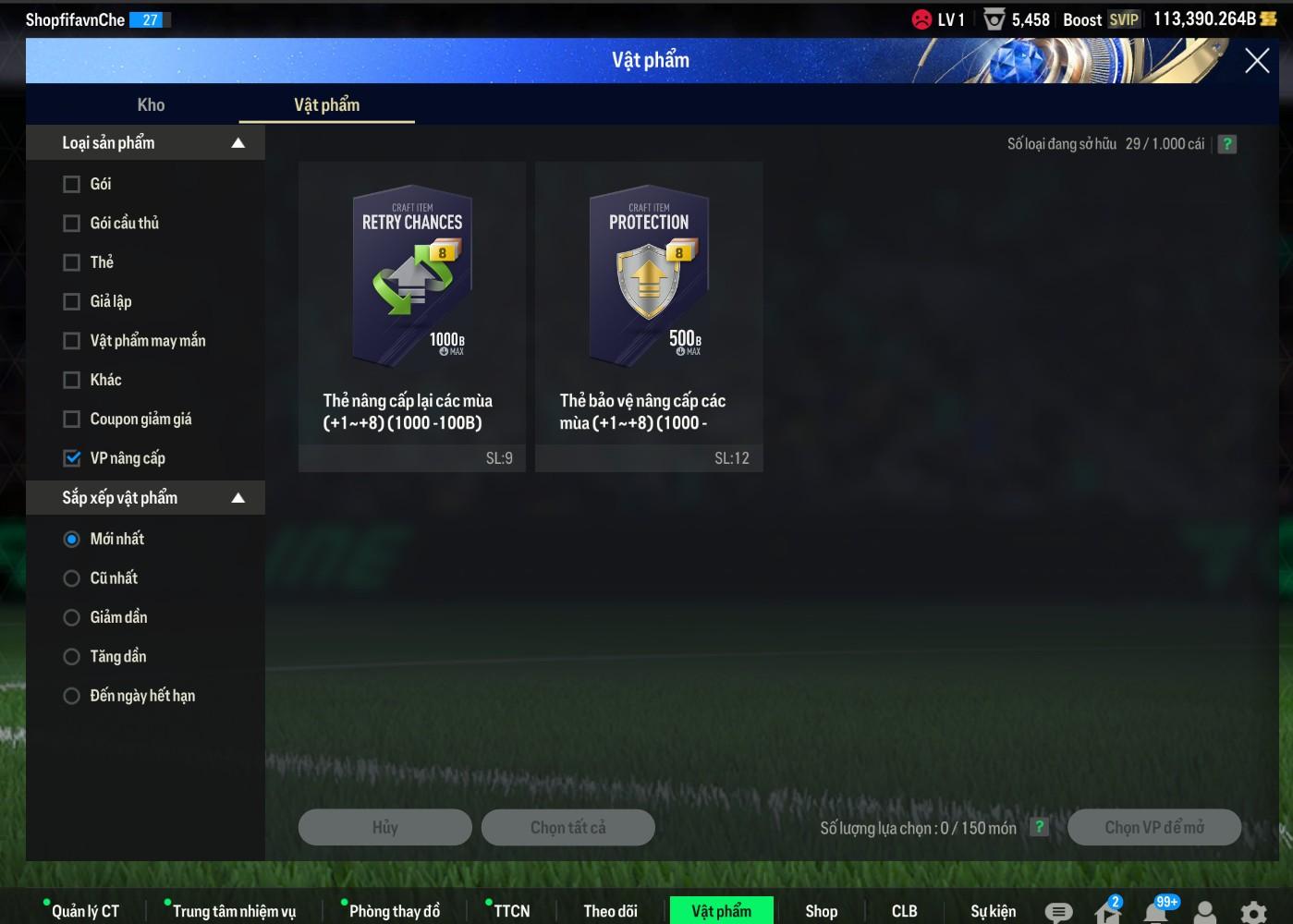The width and height of the screenshot is (1293, 924).
Task: Sort items by Cũ nhất
Action: click(x=71, y=578)
